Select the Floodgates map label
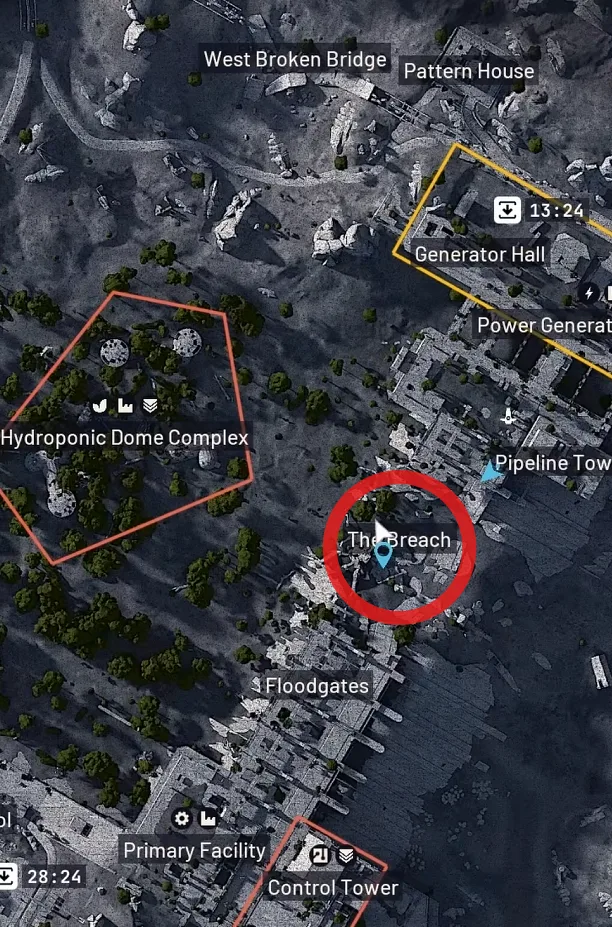612x927 pixels. click(317, 686)
